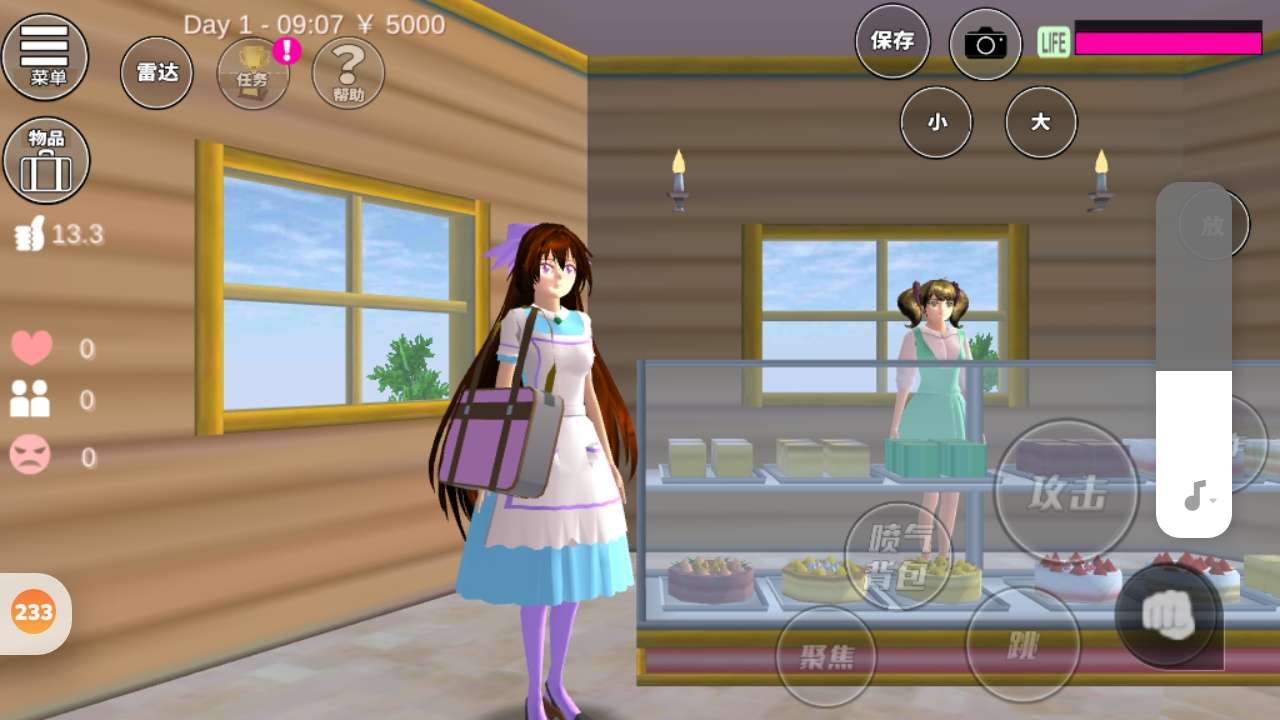Image resolution: width=1280 pixels, height=720 pixels.
Task: Punch with the fist icon button
Action: 1167,615
